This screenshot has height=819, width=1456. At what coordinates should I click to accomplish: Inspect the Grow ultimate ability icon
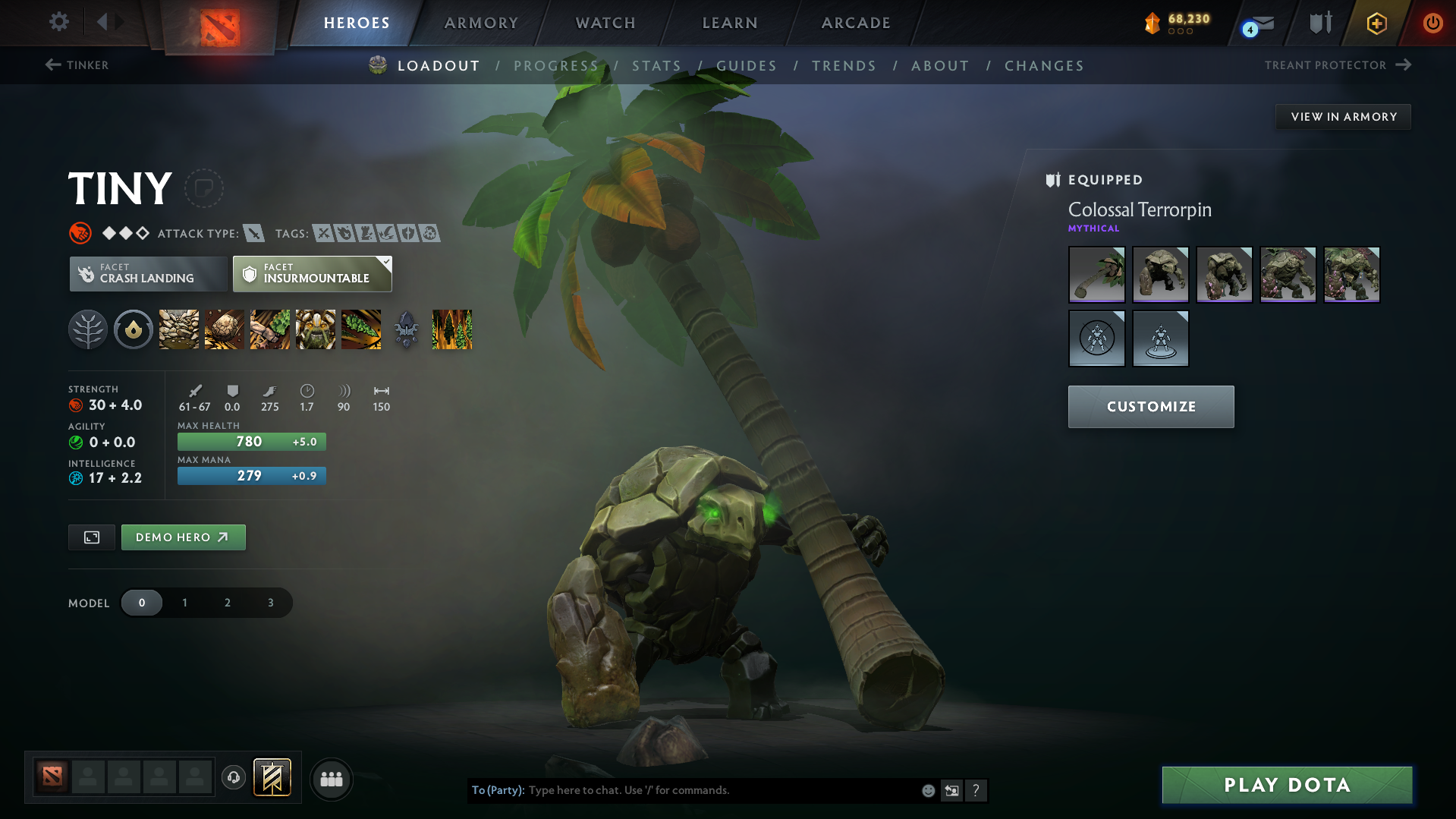pyautogui.click(x=316, y=329)
